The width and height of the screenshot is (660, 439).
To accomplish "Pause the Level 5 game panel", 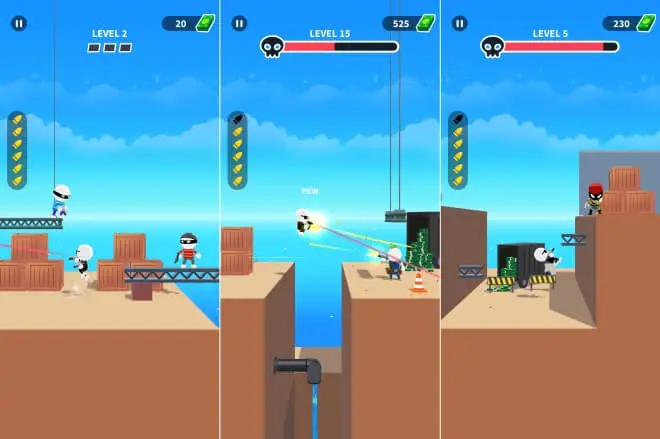I will click(459, 23).
